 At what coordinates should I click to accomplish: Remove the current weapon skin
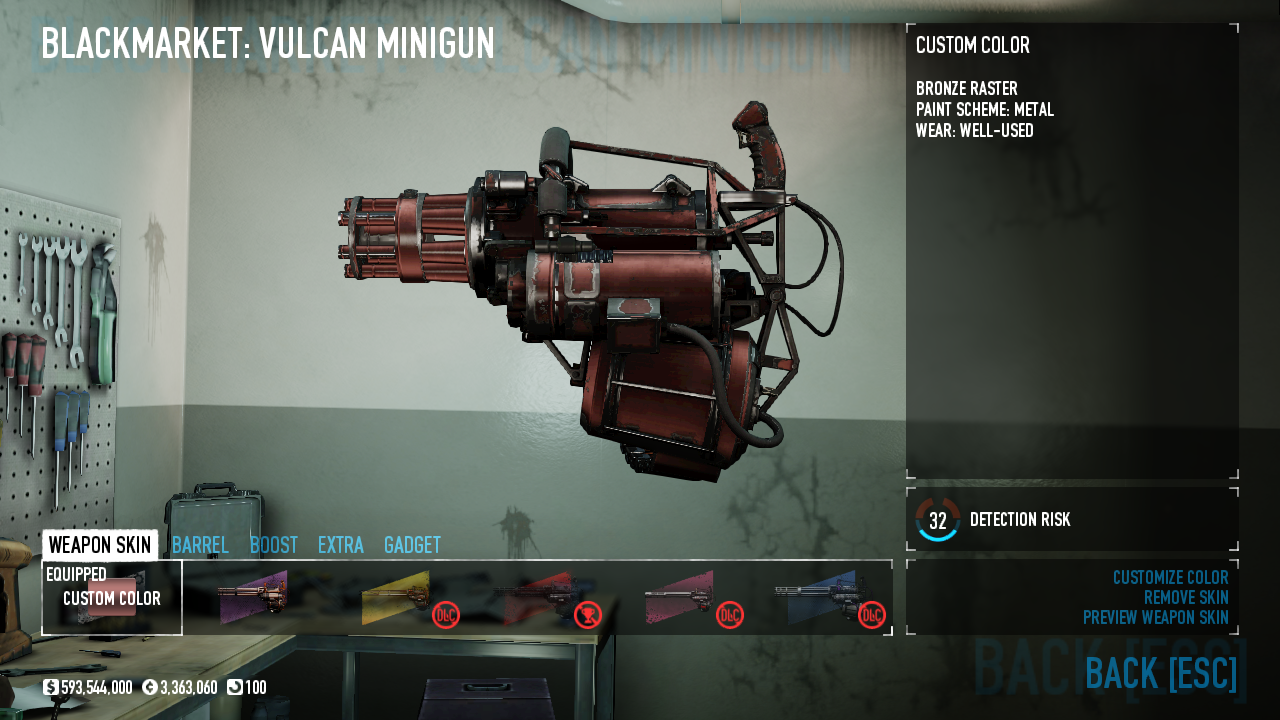click(1186, 598)
